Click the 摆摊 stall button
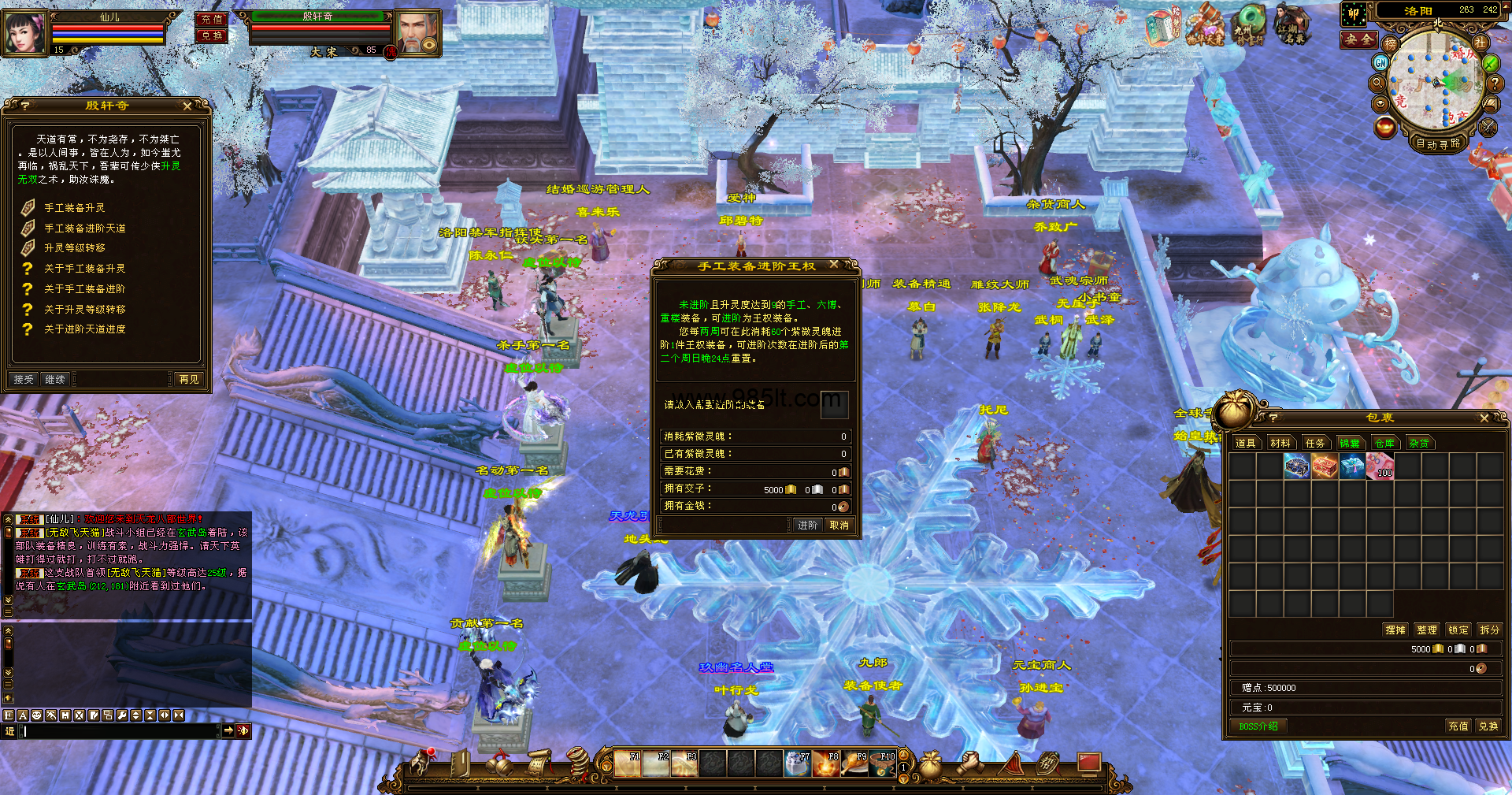1512x795 pixels. (1395, 630)
